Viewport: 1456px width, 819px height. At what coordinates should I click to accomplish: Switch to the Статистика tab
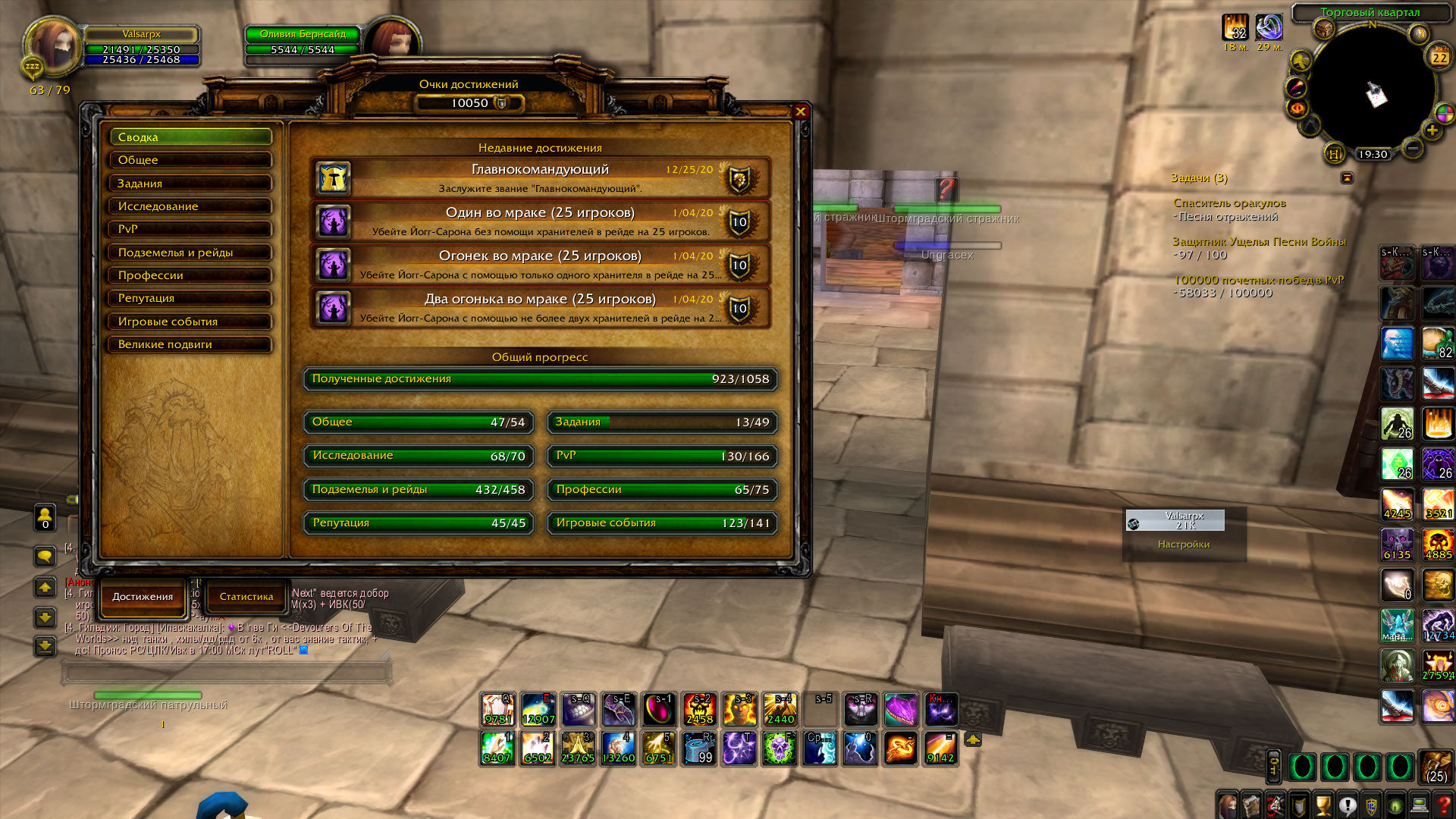click(x=246, y=597)
